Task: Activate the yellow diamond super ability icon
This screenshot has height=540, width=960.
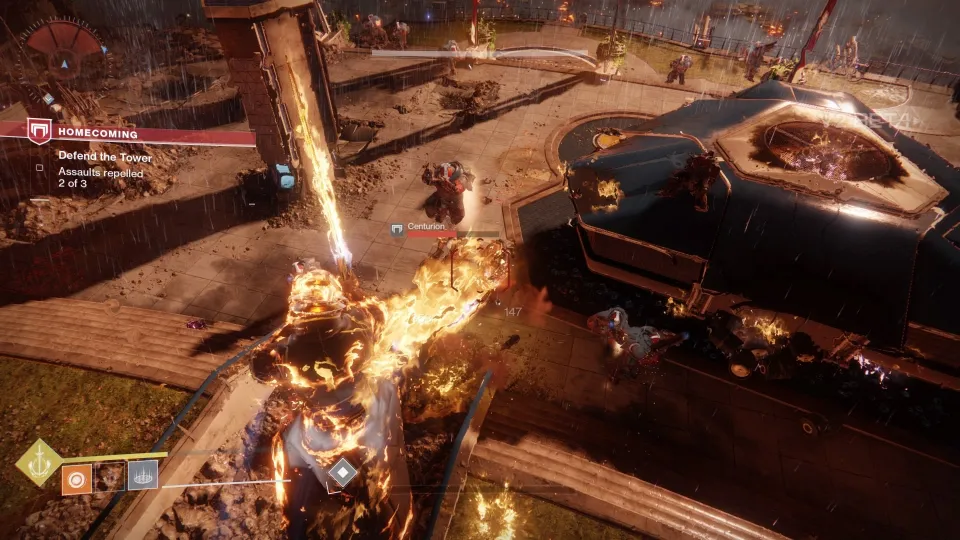Action: tap(39, 462)
